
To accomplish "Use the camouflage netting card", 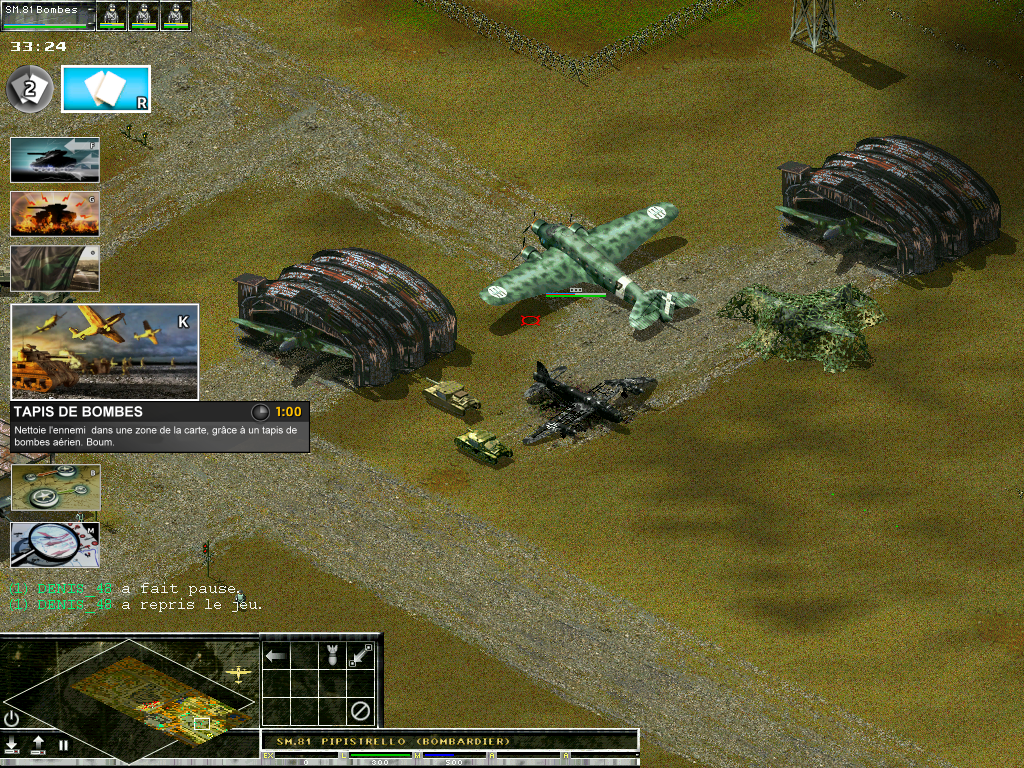I will (x=55, y=268).
